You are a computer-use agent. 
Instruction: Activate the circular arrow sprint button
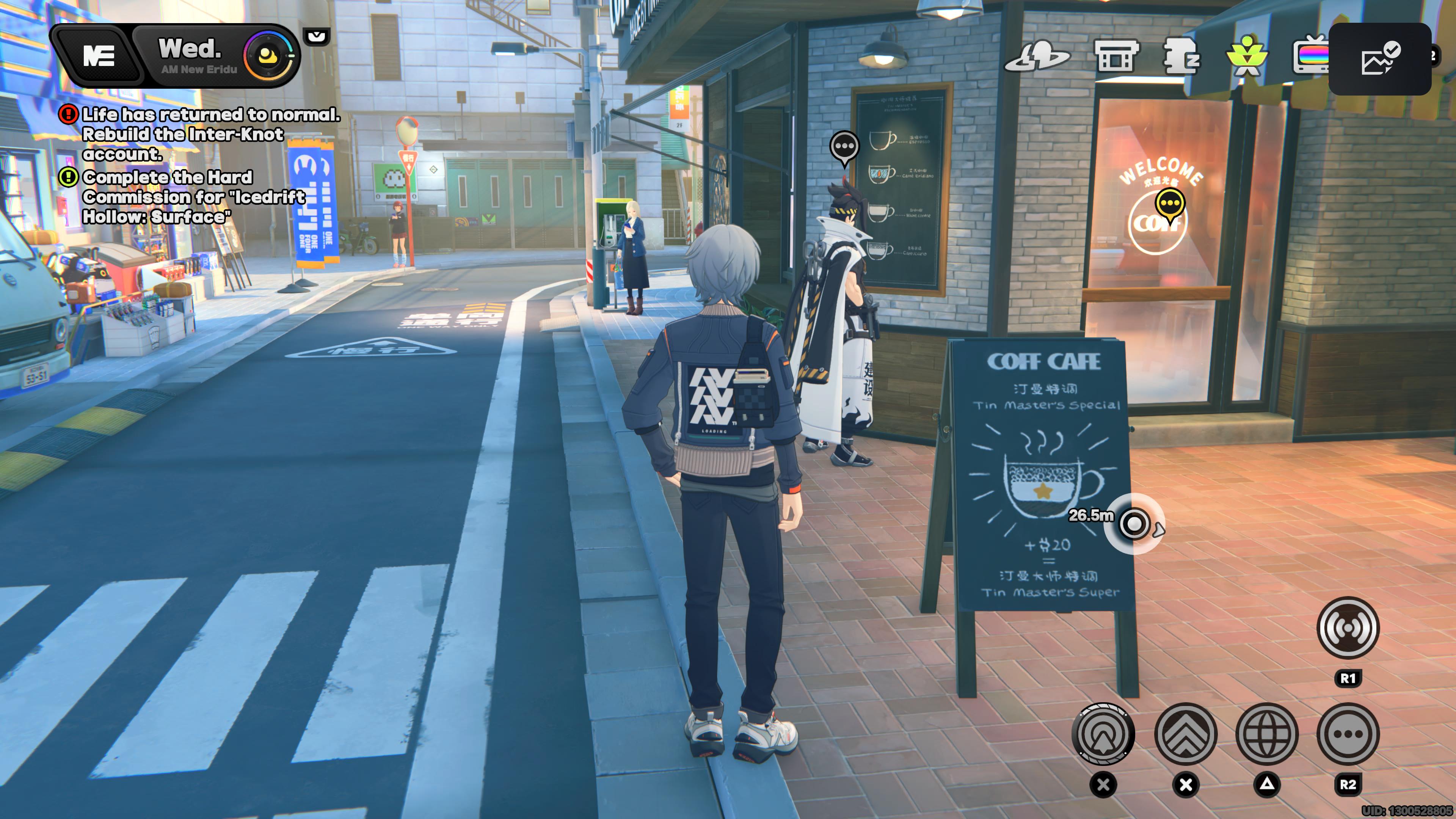(1103, 734)
